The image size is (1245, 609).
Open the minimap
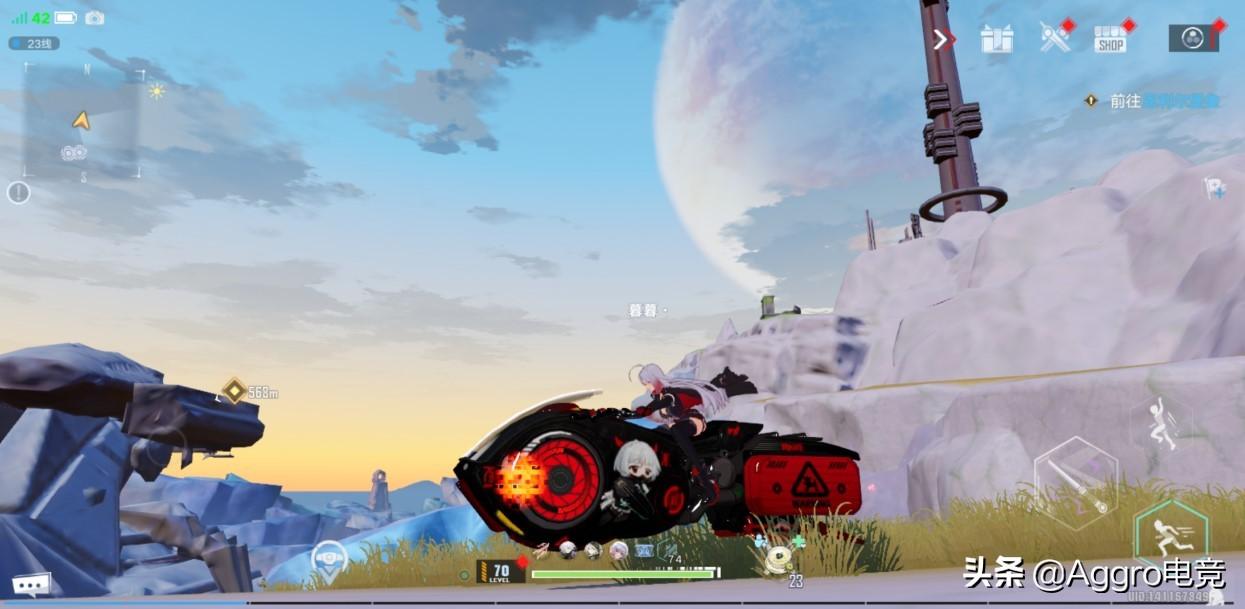(82, 121)
